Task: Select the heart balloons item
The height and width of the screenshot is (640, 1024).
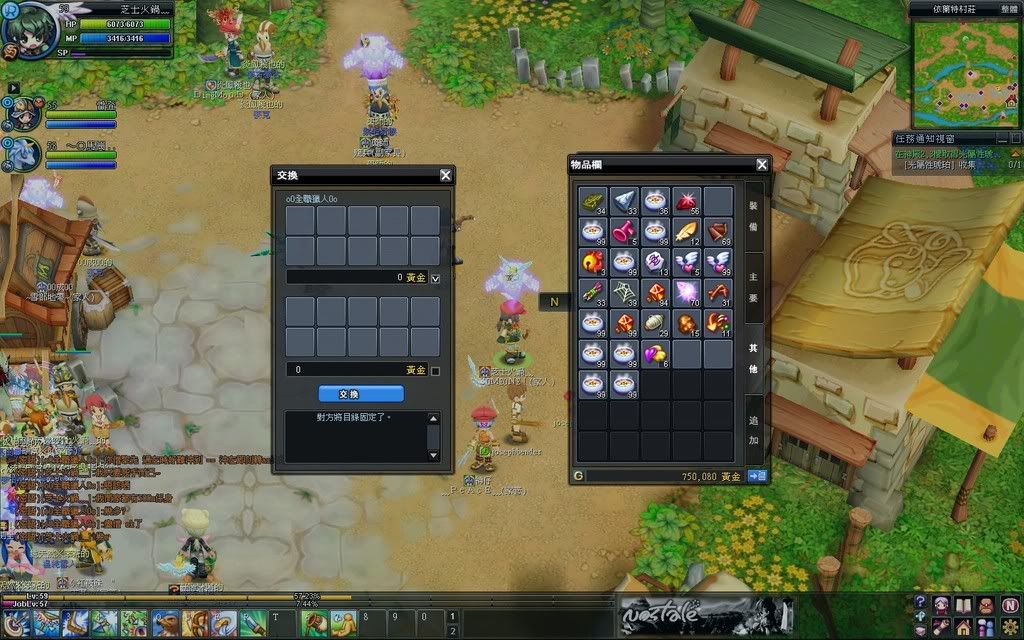Action: 656,354
